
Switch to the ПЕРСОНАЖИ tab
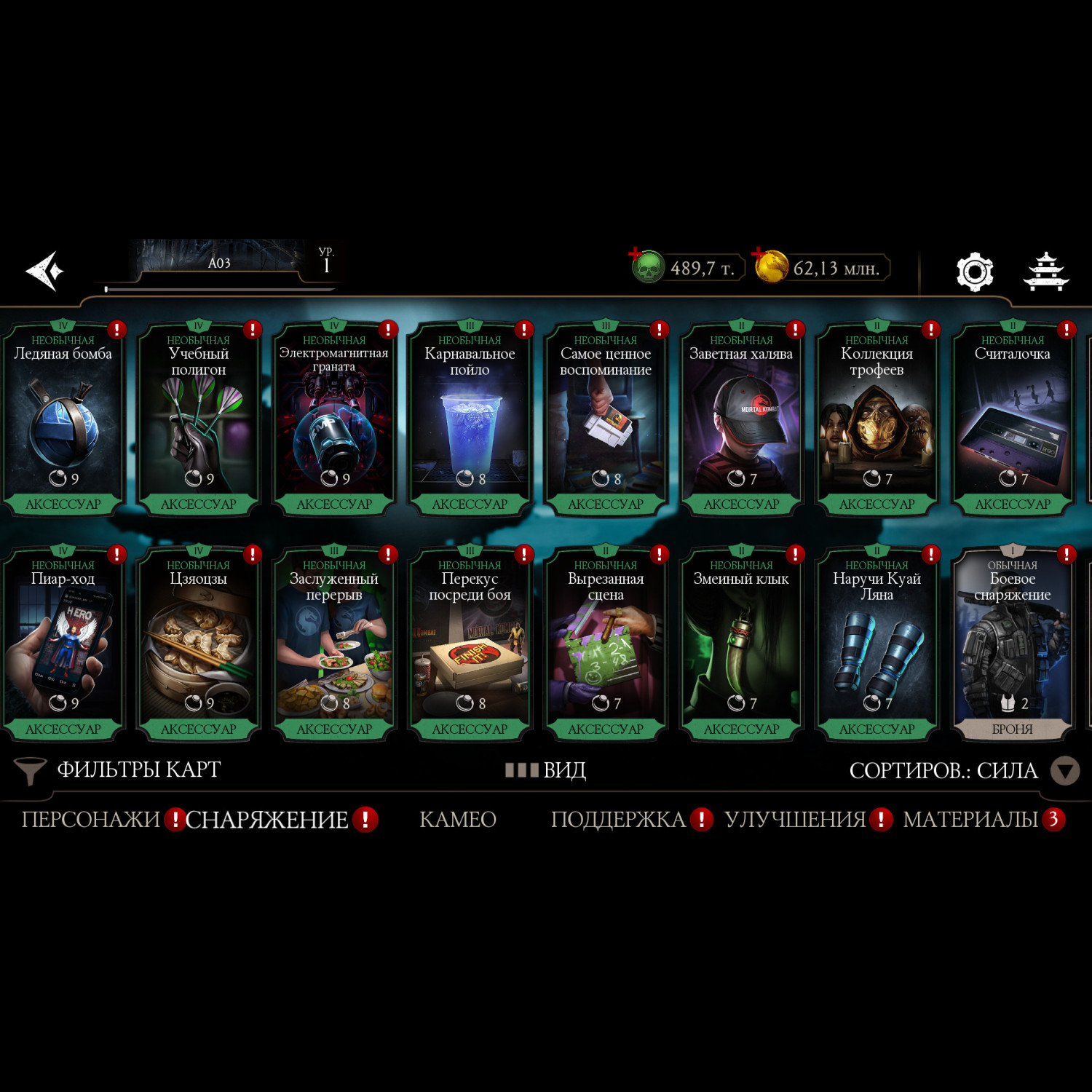point(90,820)
